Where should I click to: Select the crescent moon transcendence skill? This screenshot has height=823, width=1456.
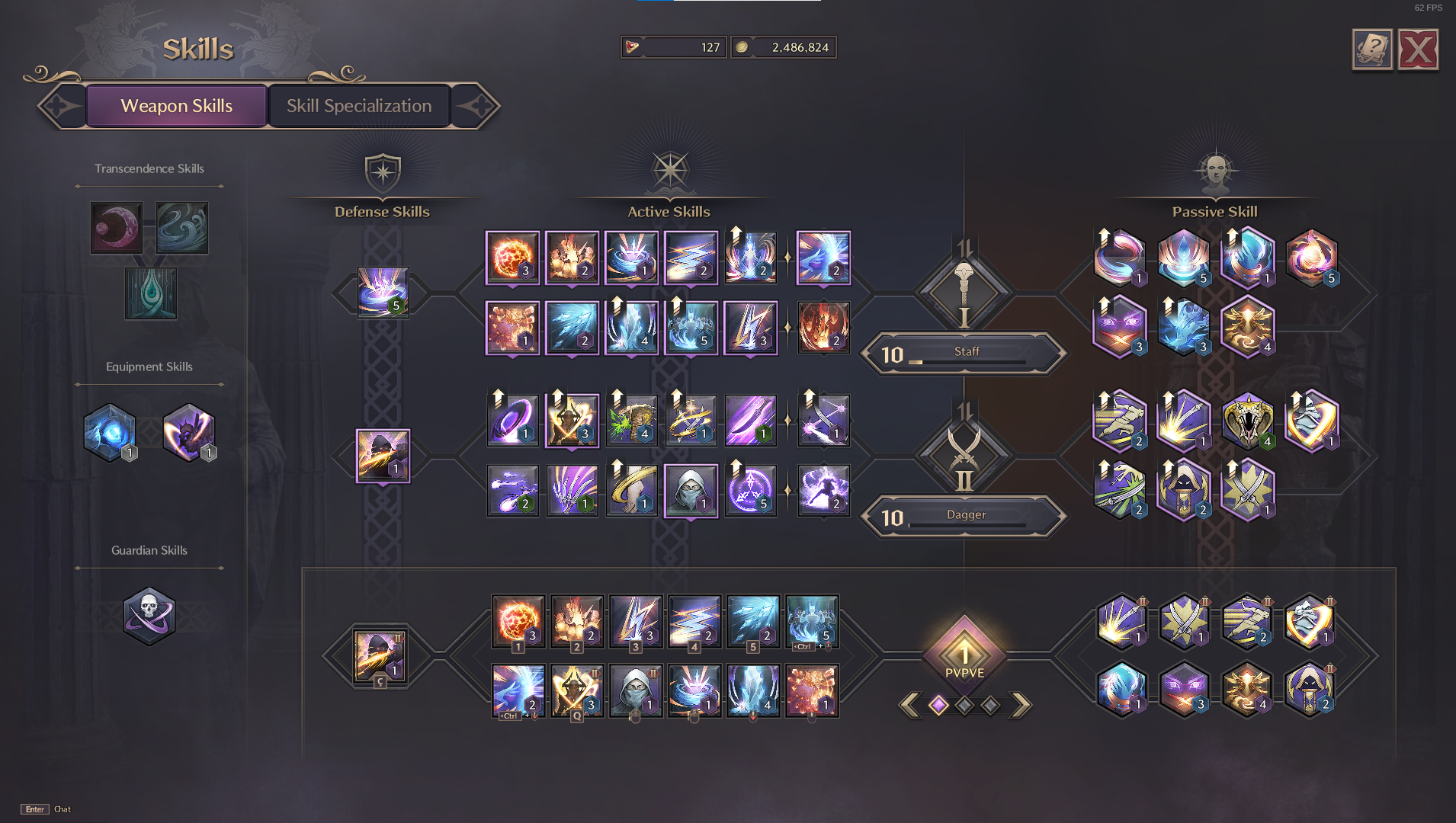click(x=117, y=228)
